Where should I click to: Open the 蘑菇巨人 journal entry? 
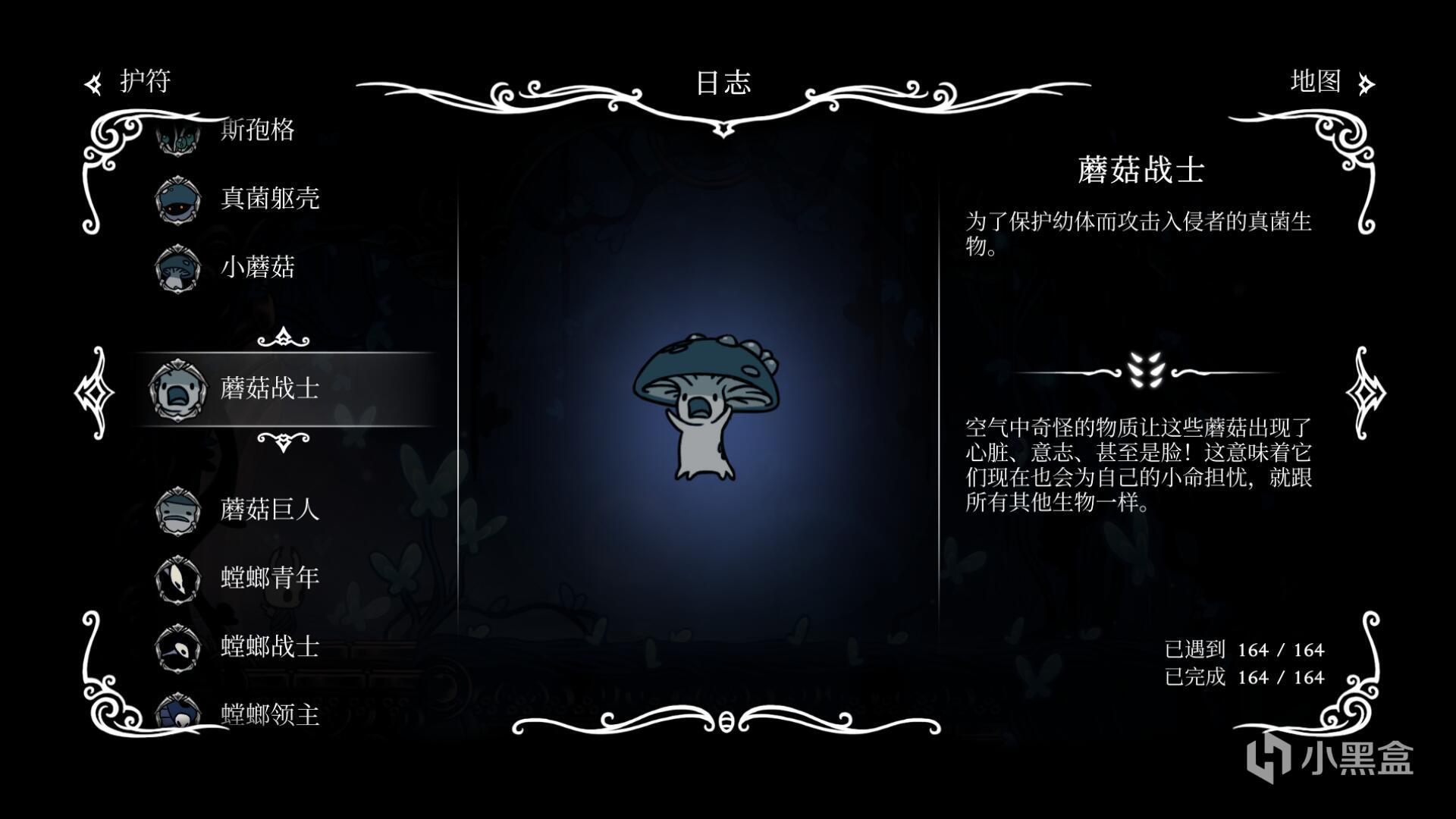[x=269, y=510]
